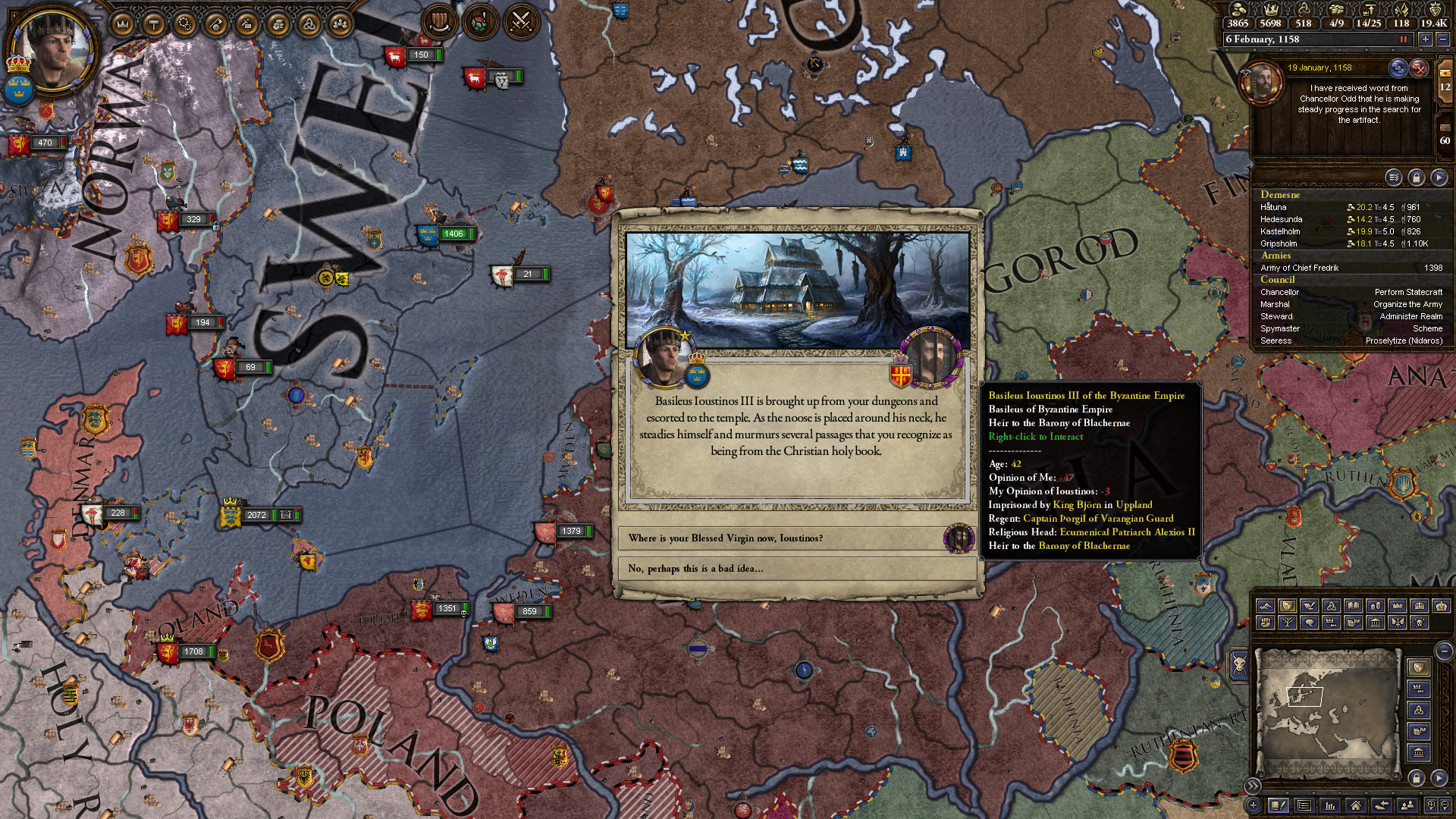Dismiss the message with the red envelope button
This screenshot has height=819, width=1456.
click(1419, 68)
